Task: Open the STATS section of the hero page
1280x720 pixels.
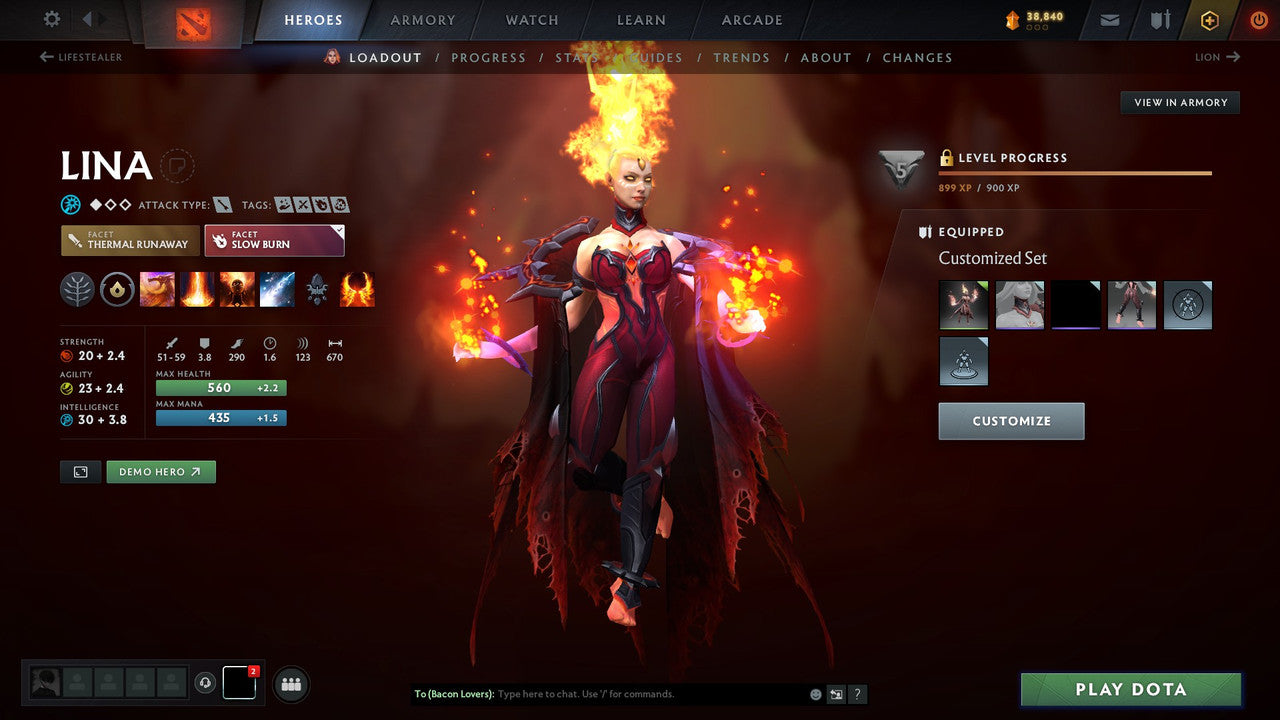Action: [578, 57]
